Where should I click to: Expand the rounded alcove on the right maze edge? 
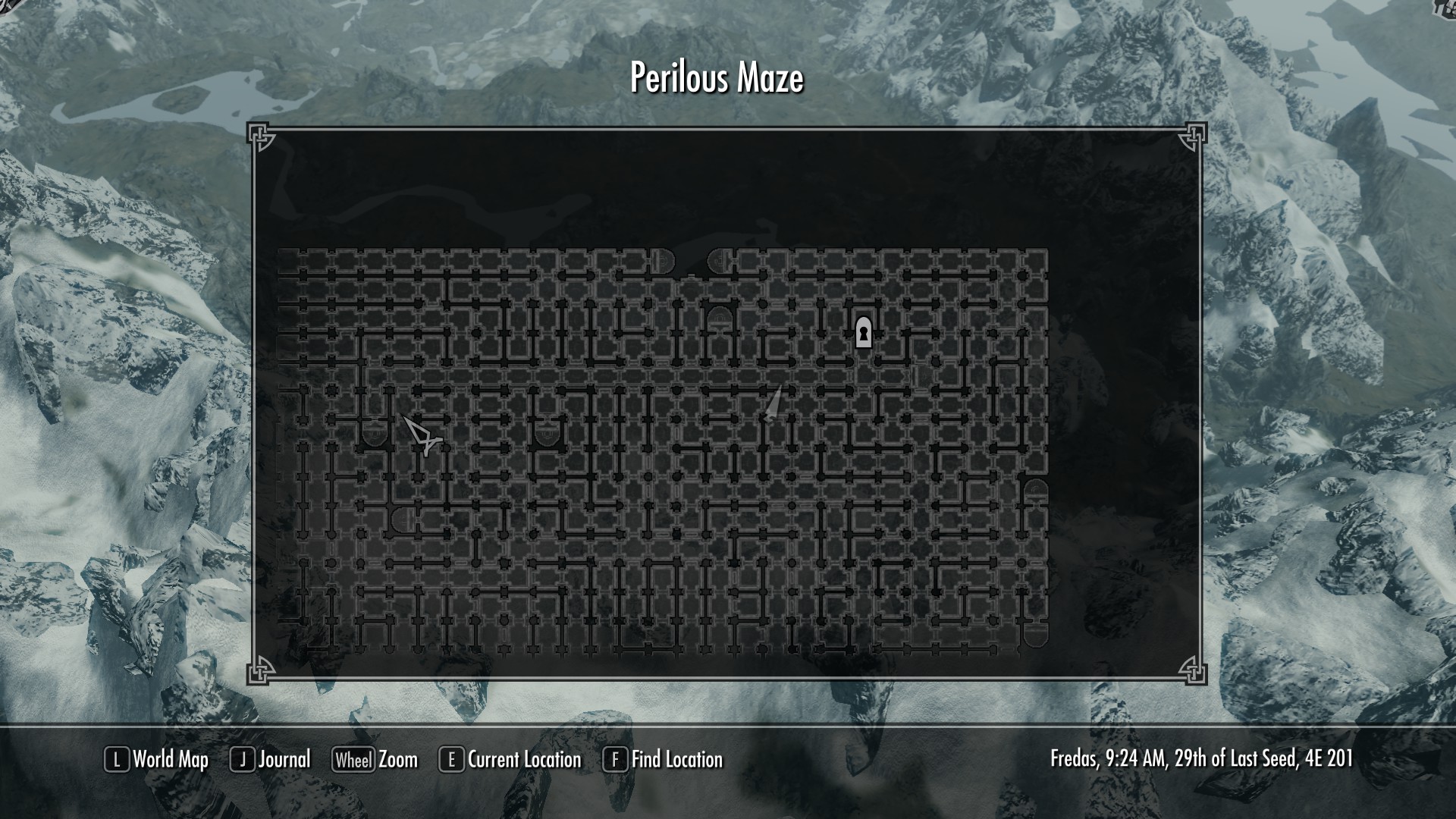click(x=1036, y=489)
